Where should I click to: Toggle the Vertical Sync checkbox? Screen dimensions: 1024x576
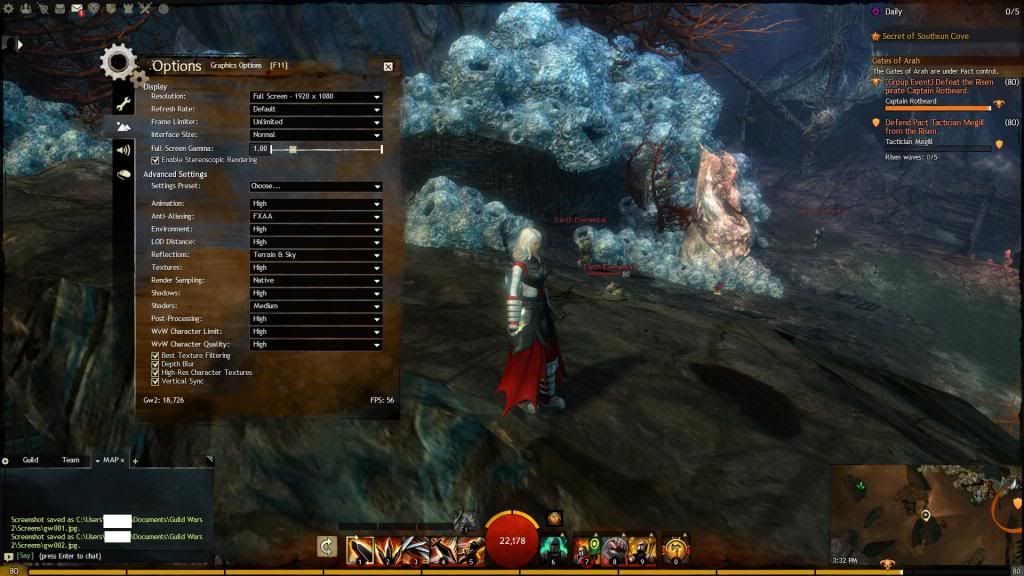[x=155, y=381]
